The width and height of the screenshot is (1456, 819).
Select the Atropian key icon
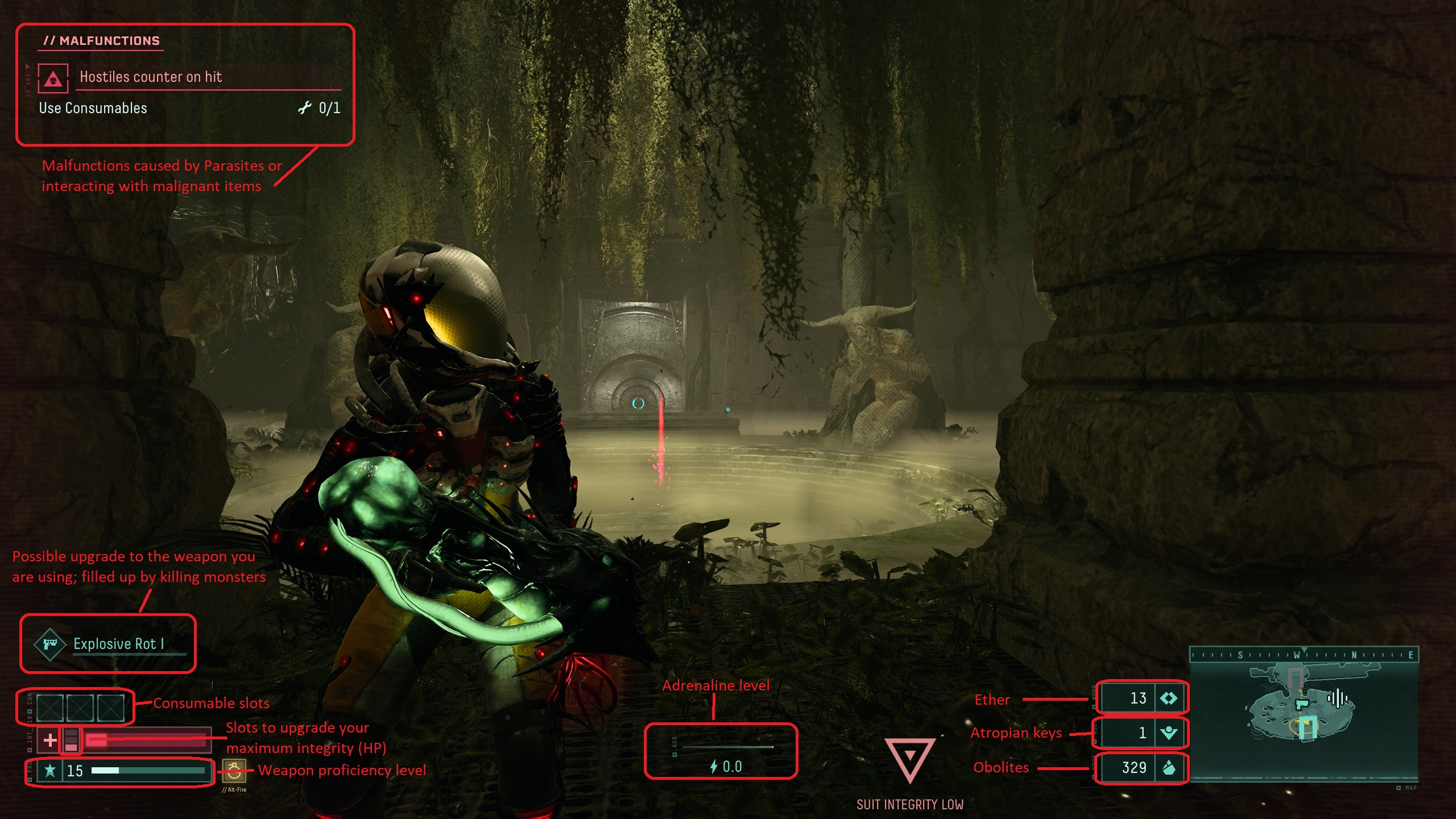[x=1169, y=733]
